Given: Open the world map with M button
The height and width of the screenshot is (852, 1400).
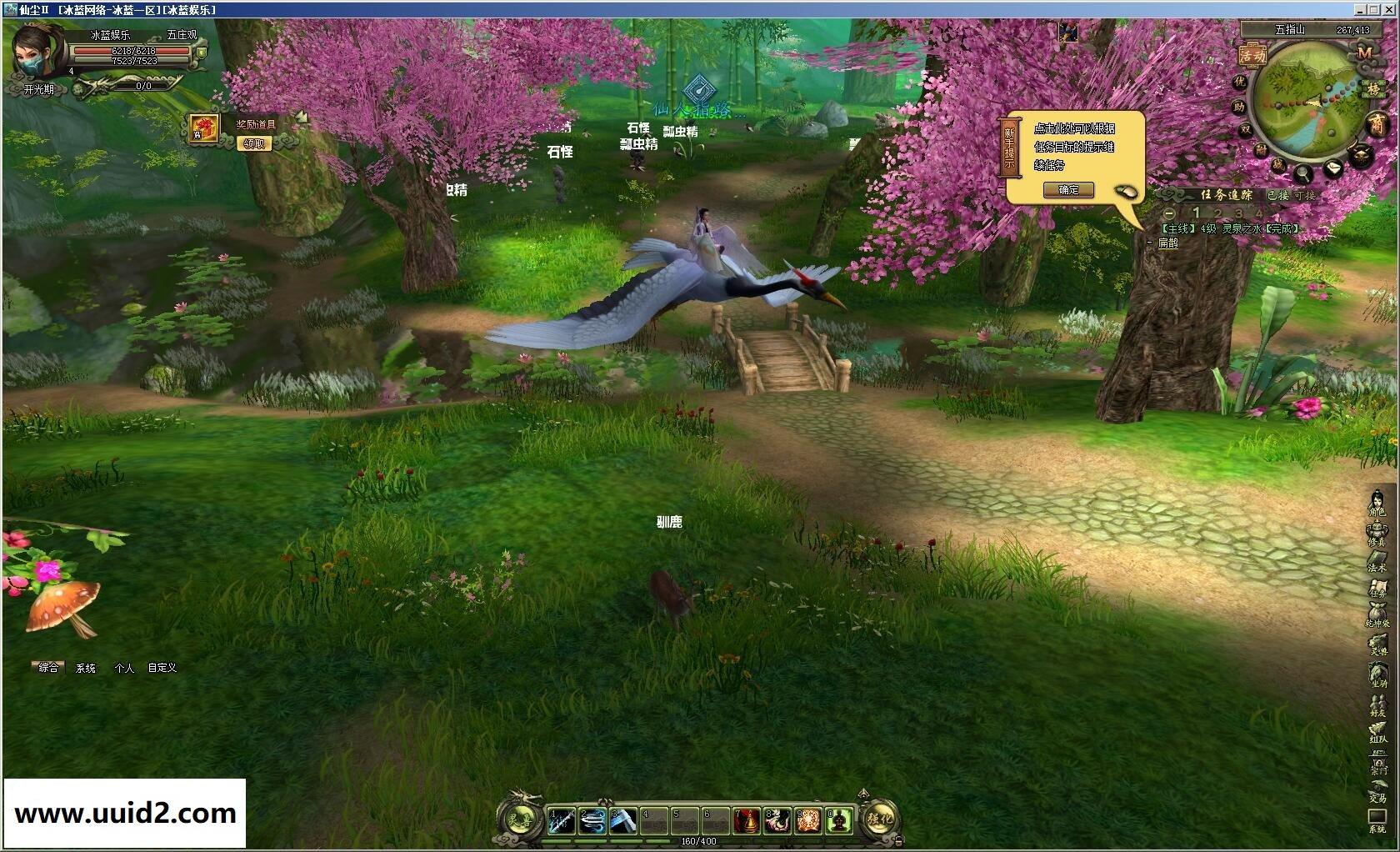Looking at the screenshot, I should (1364, 53).
